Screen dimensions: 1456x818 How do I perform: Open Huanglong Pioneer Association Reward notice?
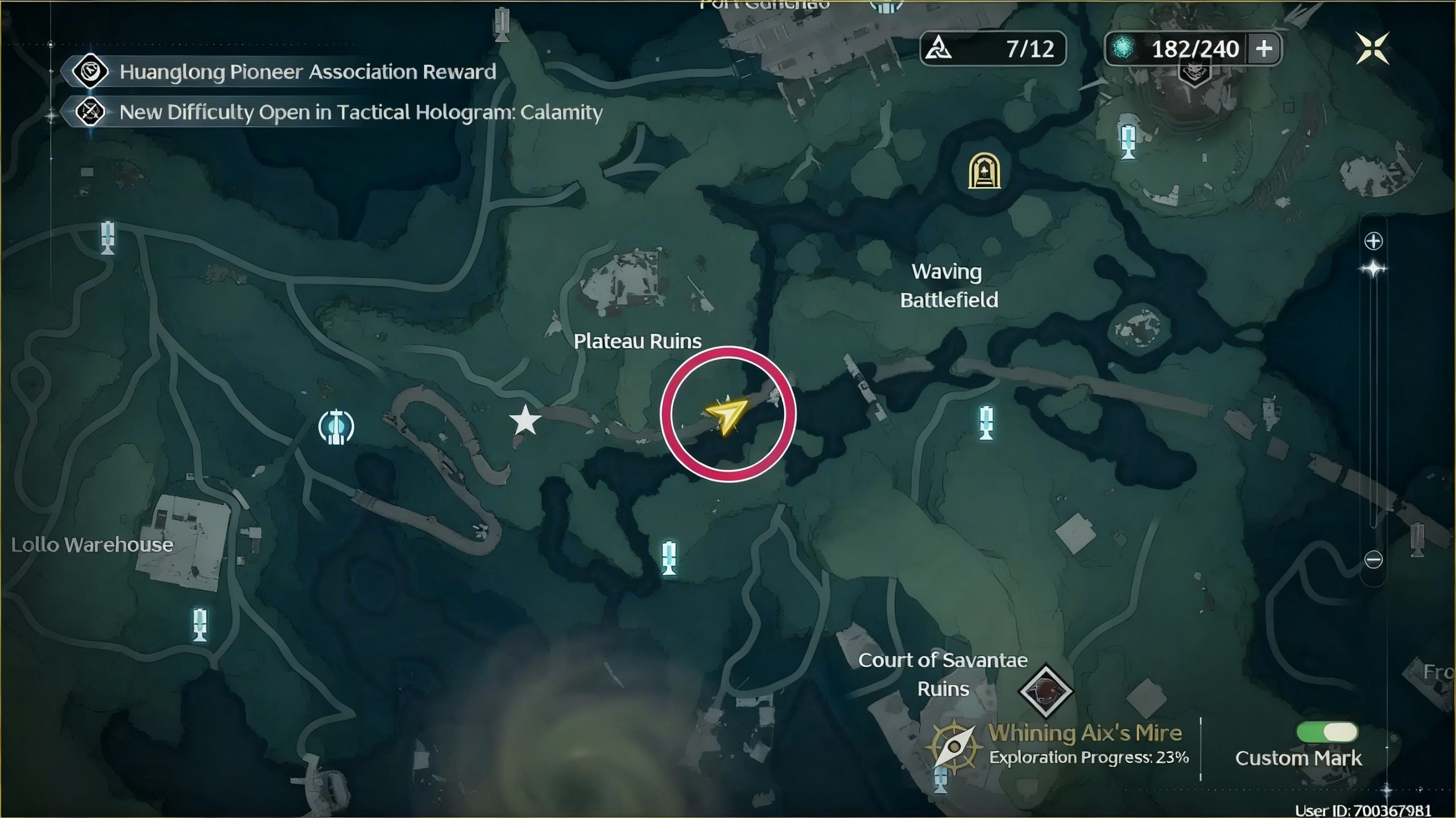click(307, 72)
